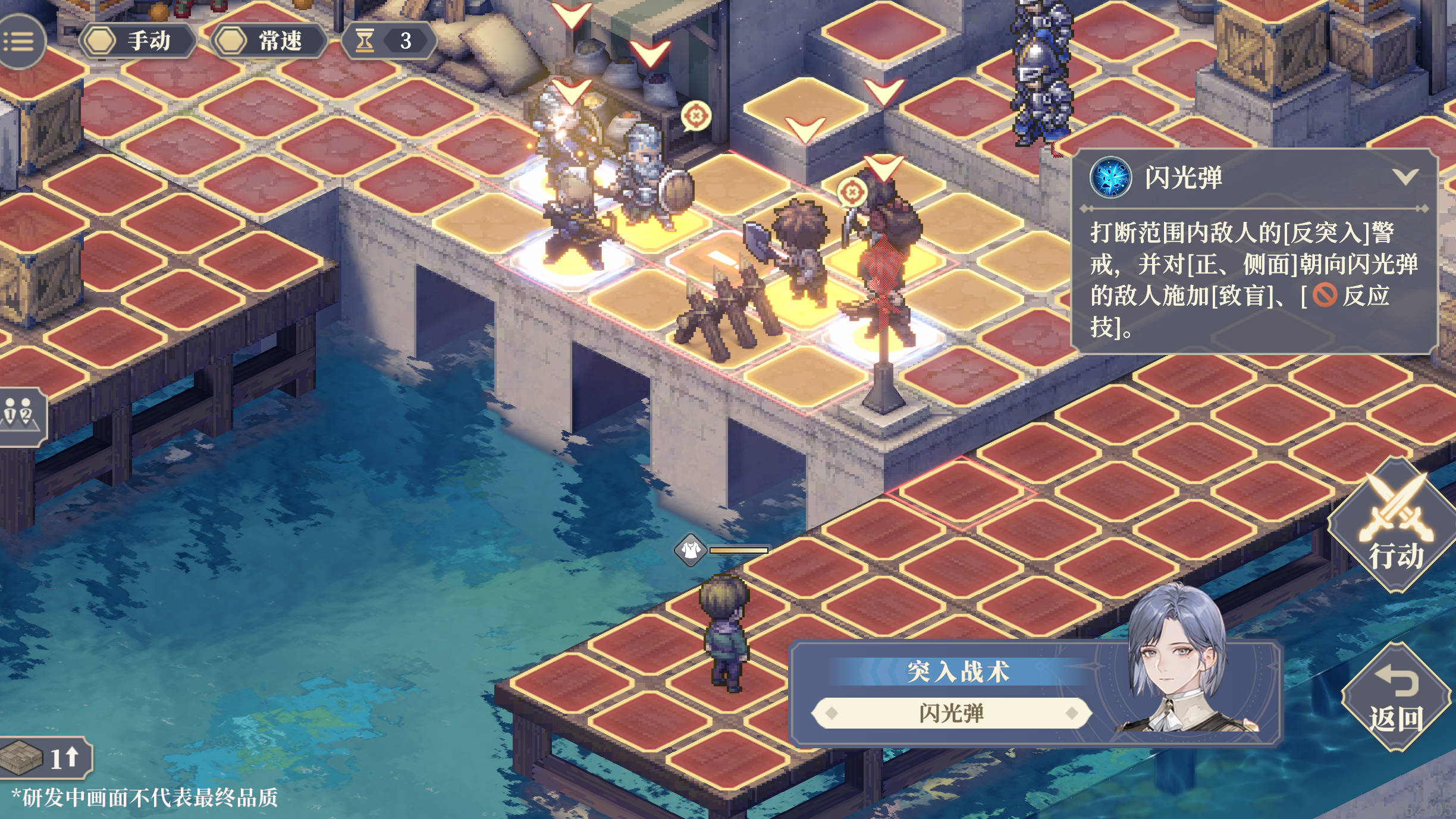Viewport: 1456px width, 819px height.
Task: Collapse the 闪光弹 description panel arrow
Action: pyautogui.click(x=1406, y=177)
